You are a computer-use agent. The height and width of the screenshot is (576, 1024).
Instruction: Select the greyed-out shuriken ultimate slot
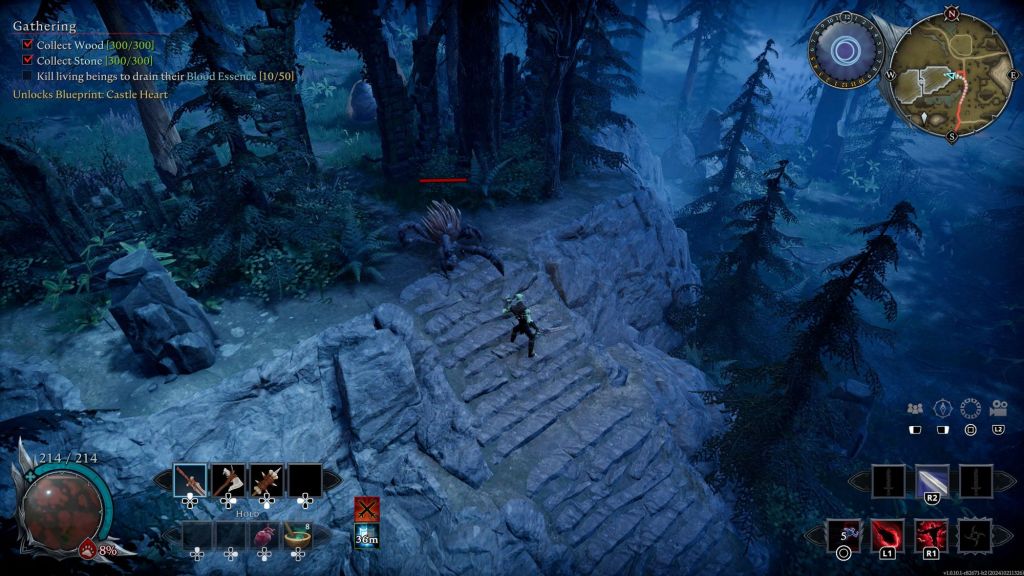pyautogui.click(x=975, y=535)
